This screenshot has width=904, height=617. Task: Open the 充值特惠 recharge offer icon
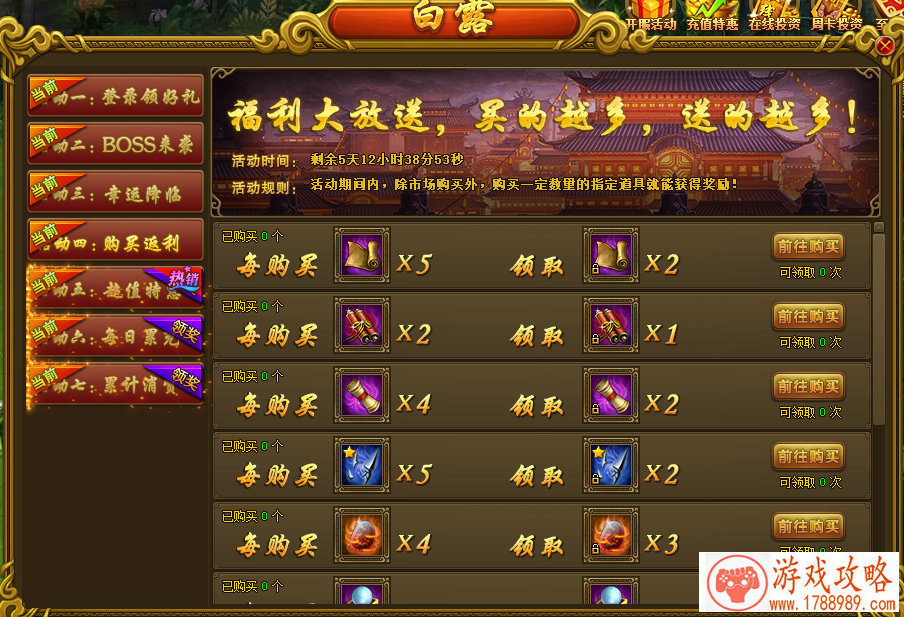(712, 14)
